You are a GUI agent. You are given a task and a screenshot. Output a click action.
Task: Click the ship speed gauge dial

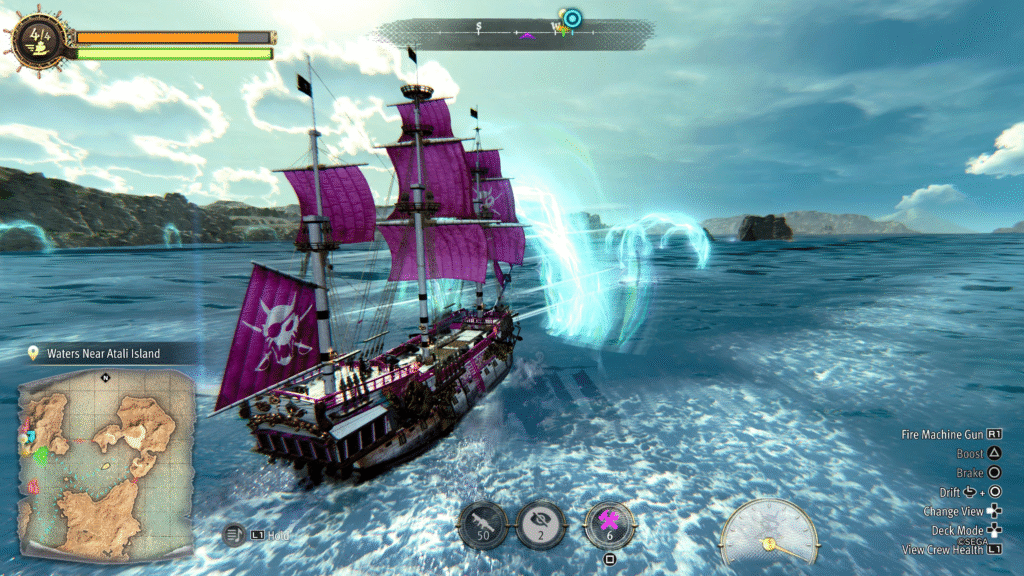coord(769,532)
